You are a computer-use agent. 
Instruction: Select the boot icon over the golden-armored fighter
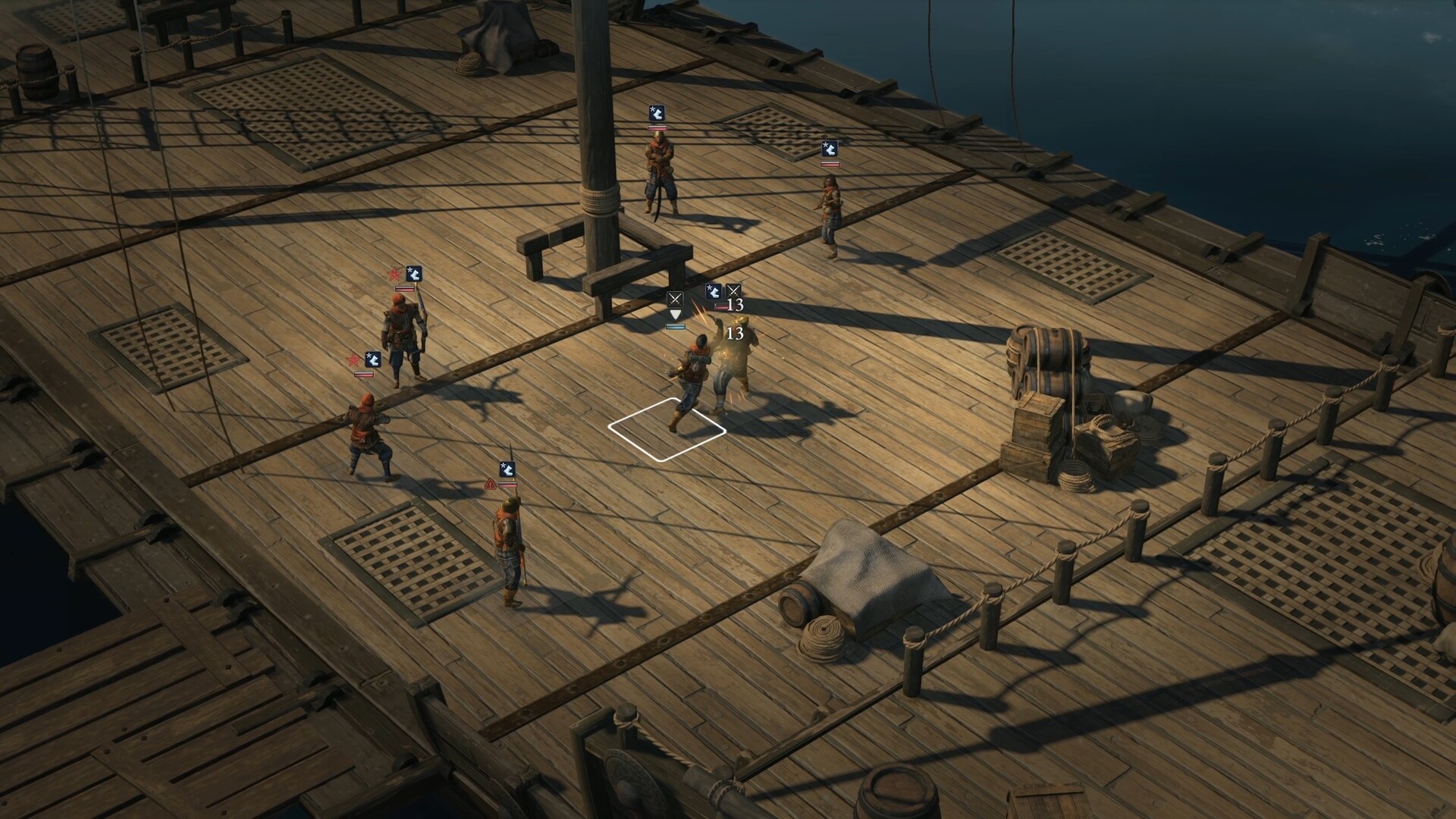(x=713, y=291)
